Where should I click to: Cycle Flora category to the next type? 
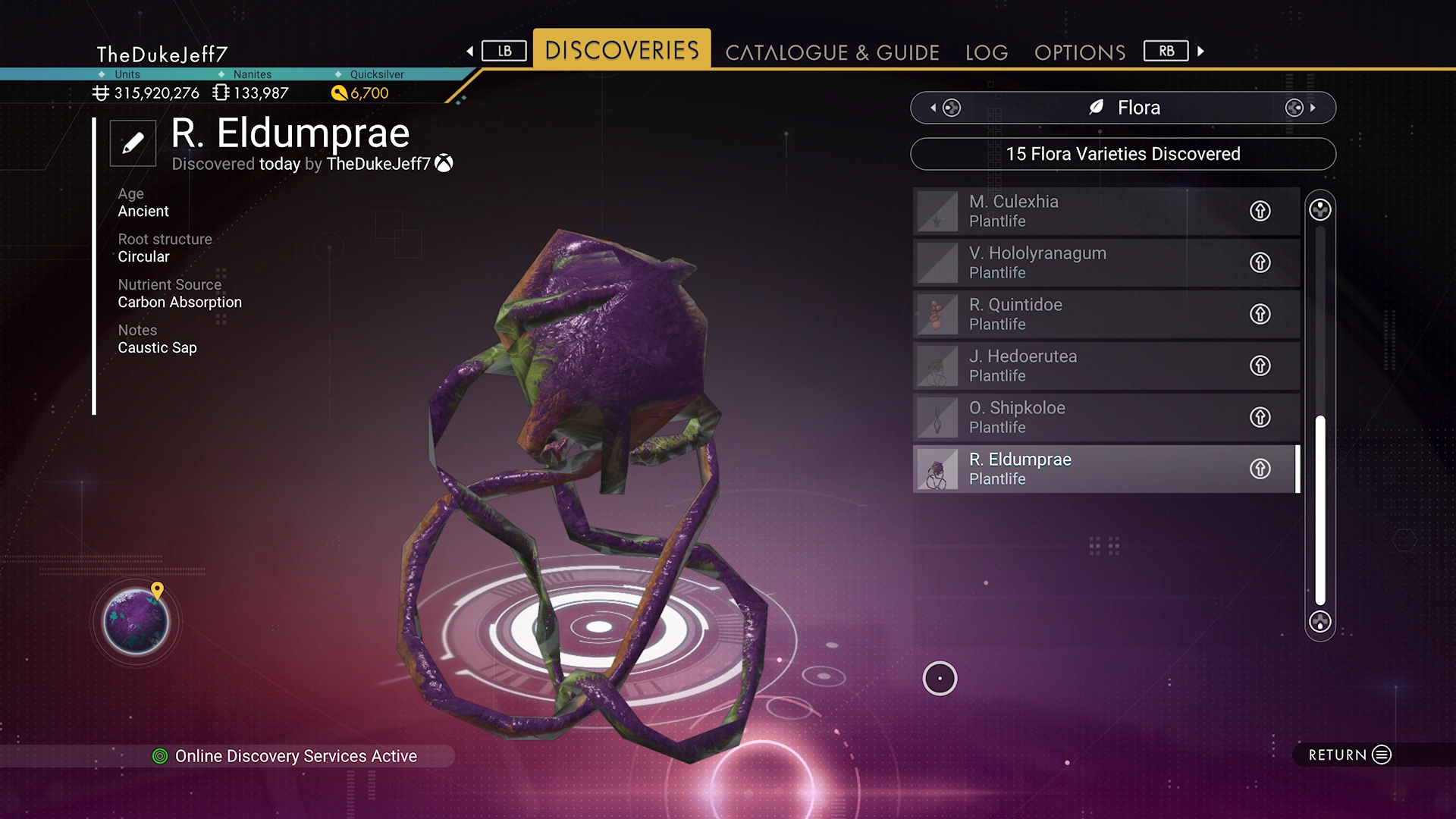[x=1301, y=108]
